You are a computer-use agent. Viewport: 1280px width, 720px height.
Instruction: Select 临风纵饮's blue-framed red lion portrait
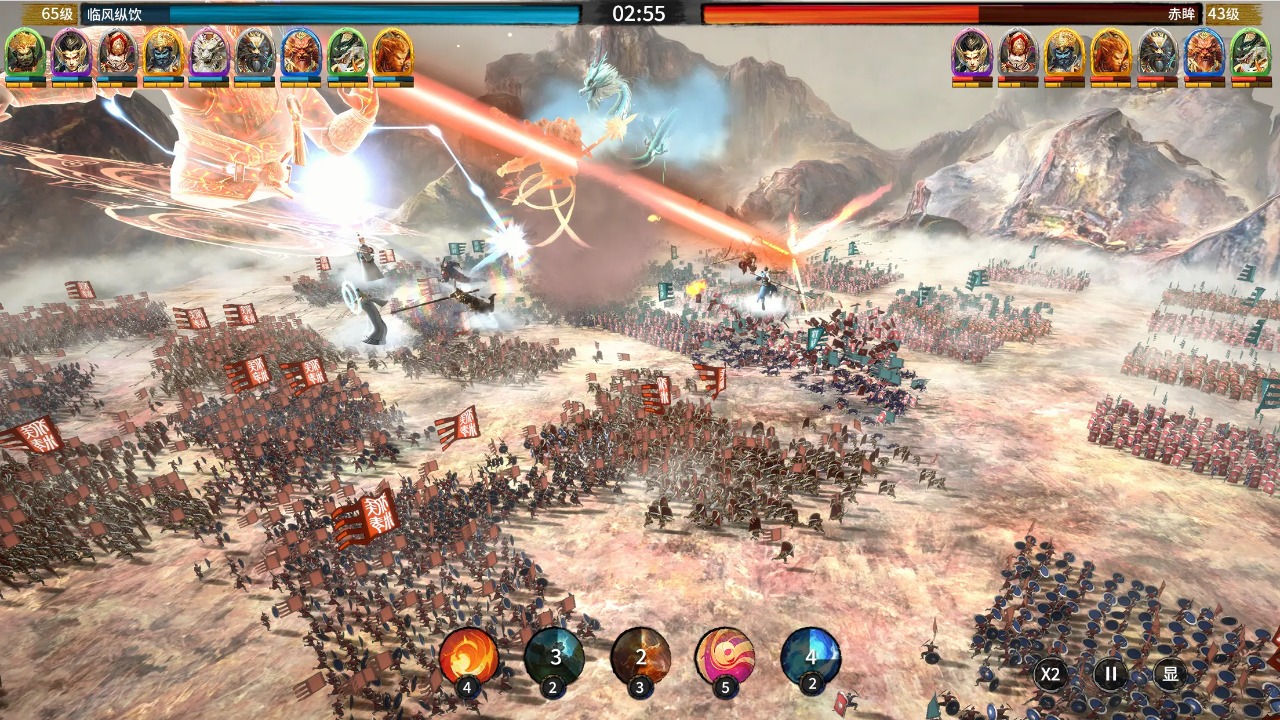click(300, 52)
